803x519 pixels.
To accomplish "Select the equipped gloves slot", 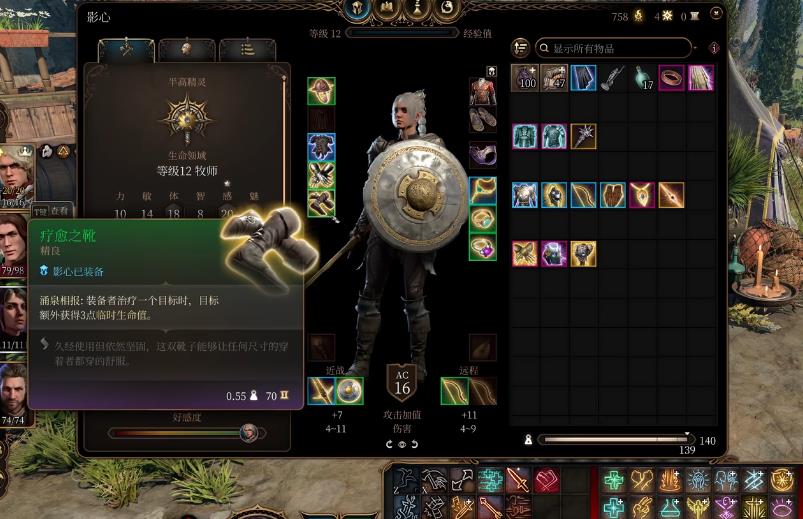I will pos(321,175).
